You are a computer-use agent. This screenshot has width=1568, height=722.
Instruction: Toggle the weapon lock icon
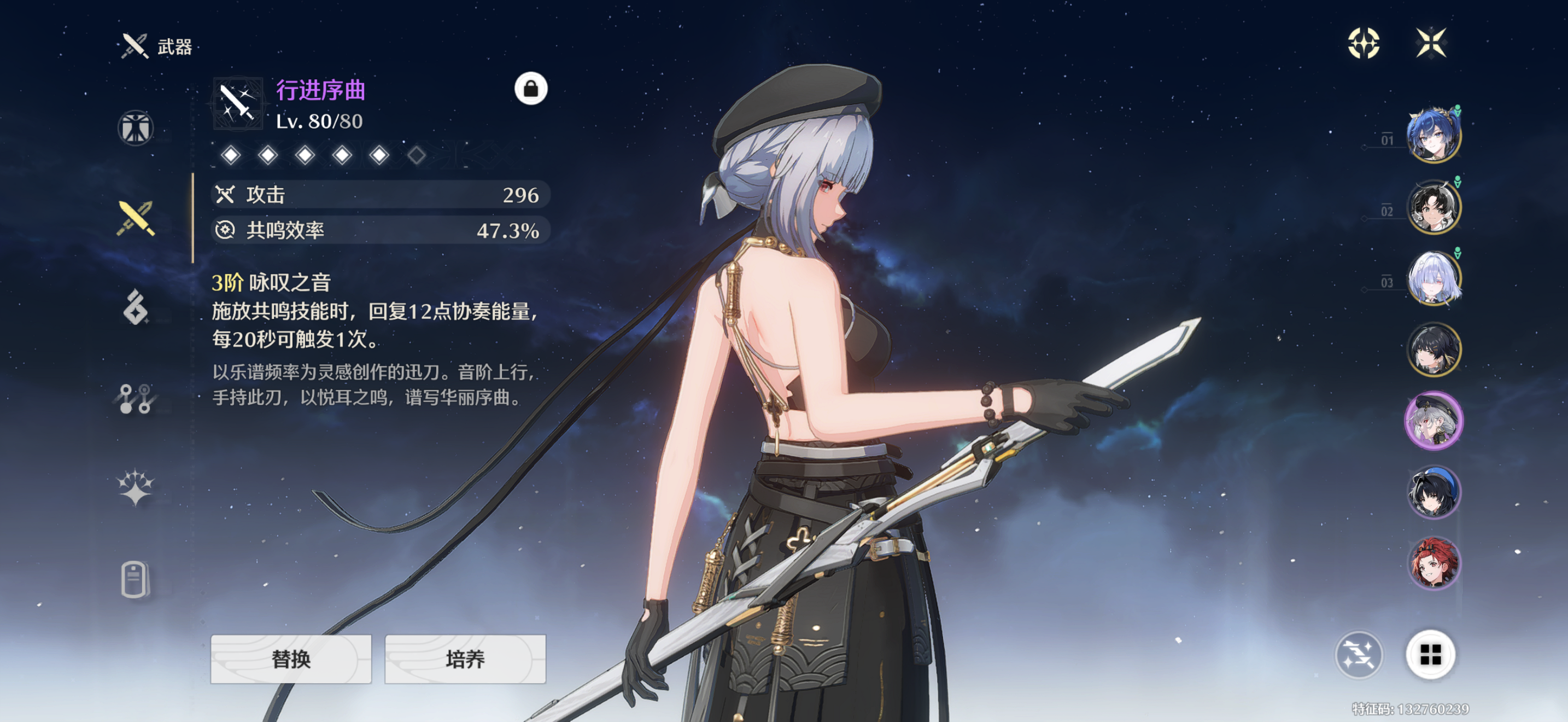531,89
